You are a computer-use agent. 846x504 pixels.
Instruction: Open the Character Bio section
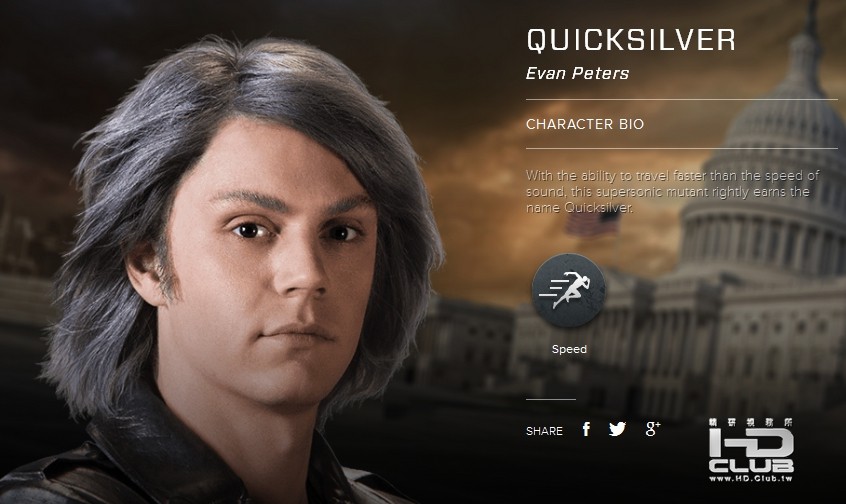585,125
